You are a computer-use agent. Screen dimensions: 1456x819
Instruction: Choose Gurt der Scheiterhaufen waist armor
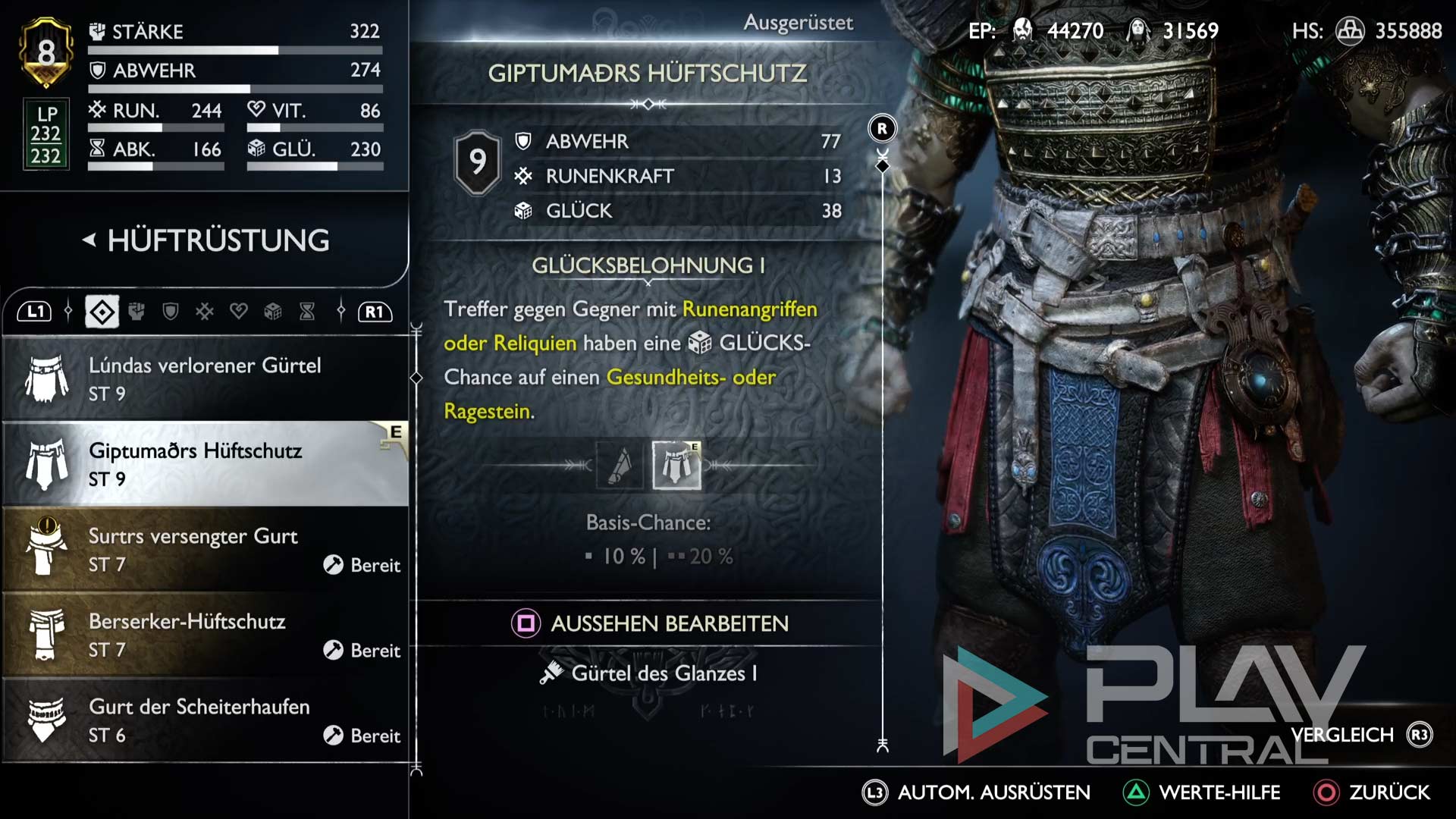pyautogui.click(x=205, y=720)
